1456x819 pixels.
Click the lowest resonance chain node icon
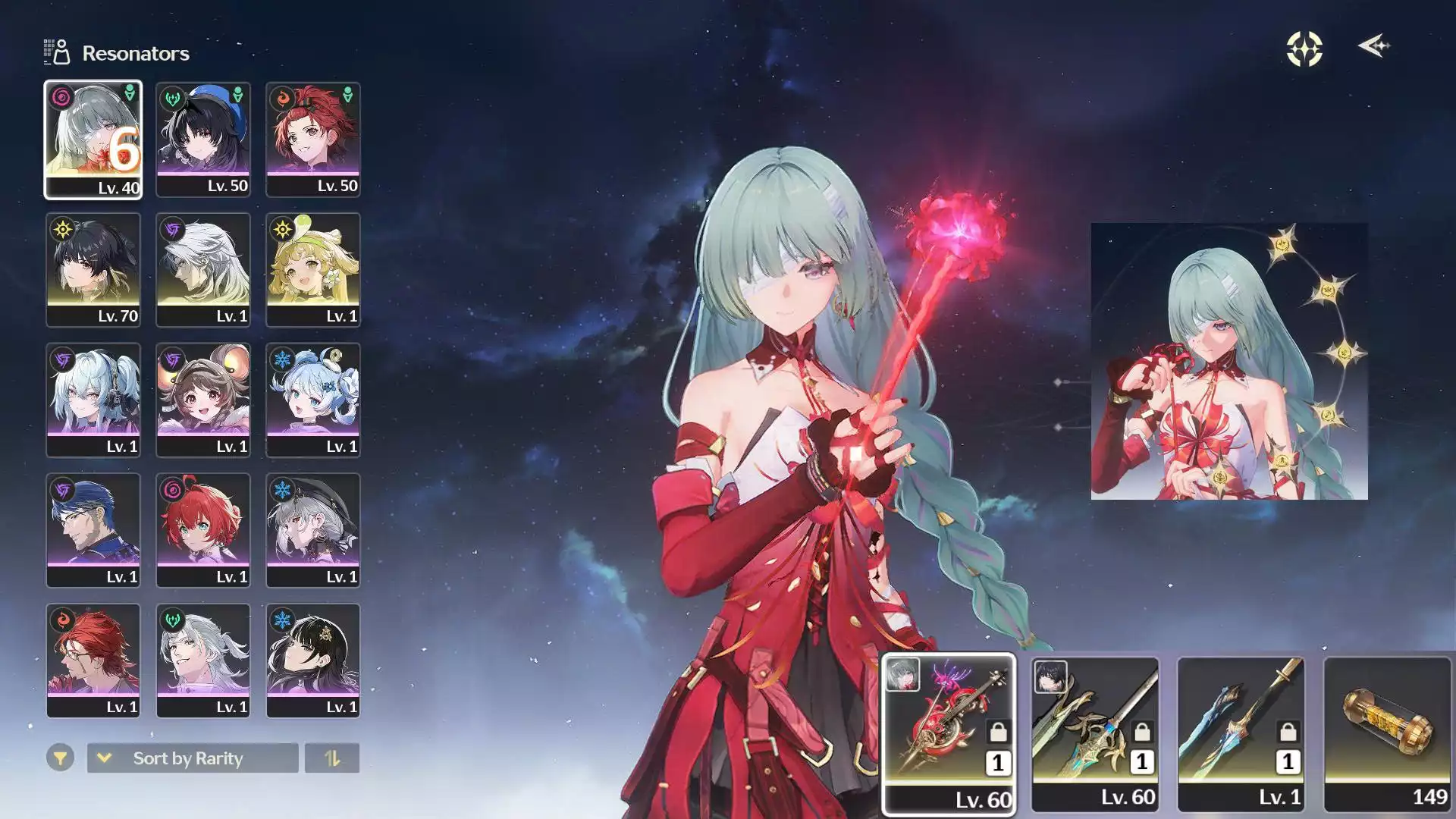(x=1221, y=478)
